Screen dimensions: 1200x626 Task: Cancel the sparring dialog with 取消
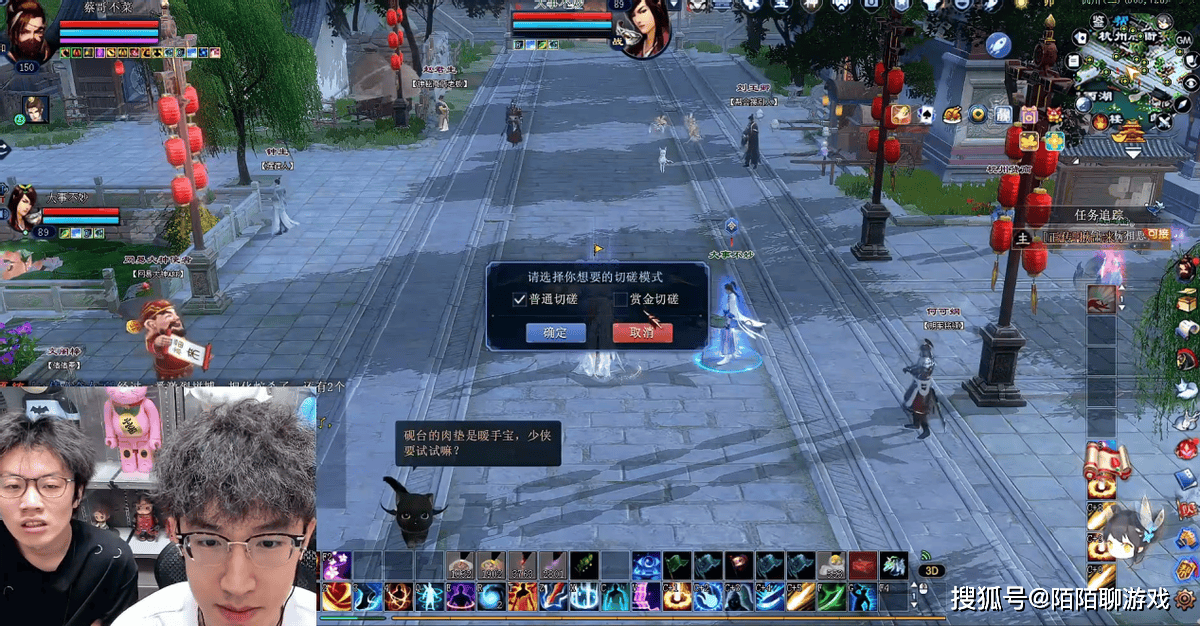(x=642, y=333)
